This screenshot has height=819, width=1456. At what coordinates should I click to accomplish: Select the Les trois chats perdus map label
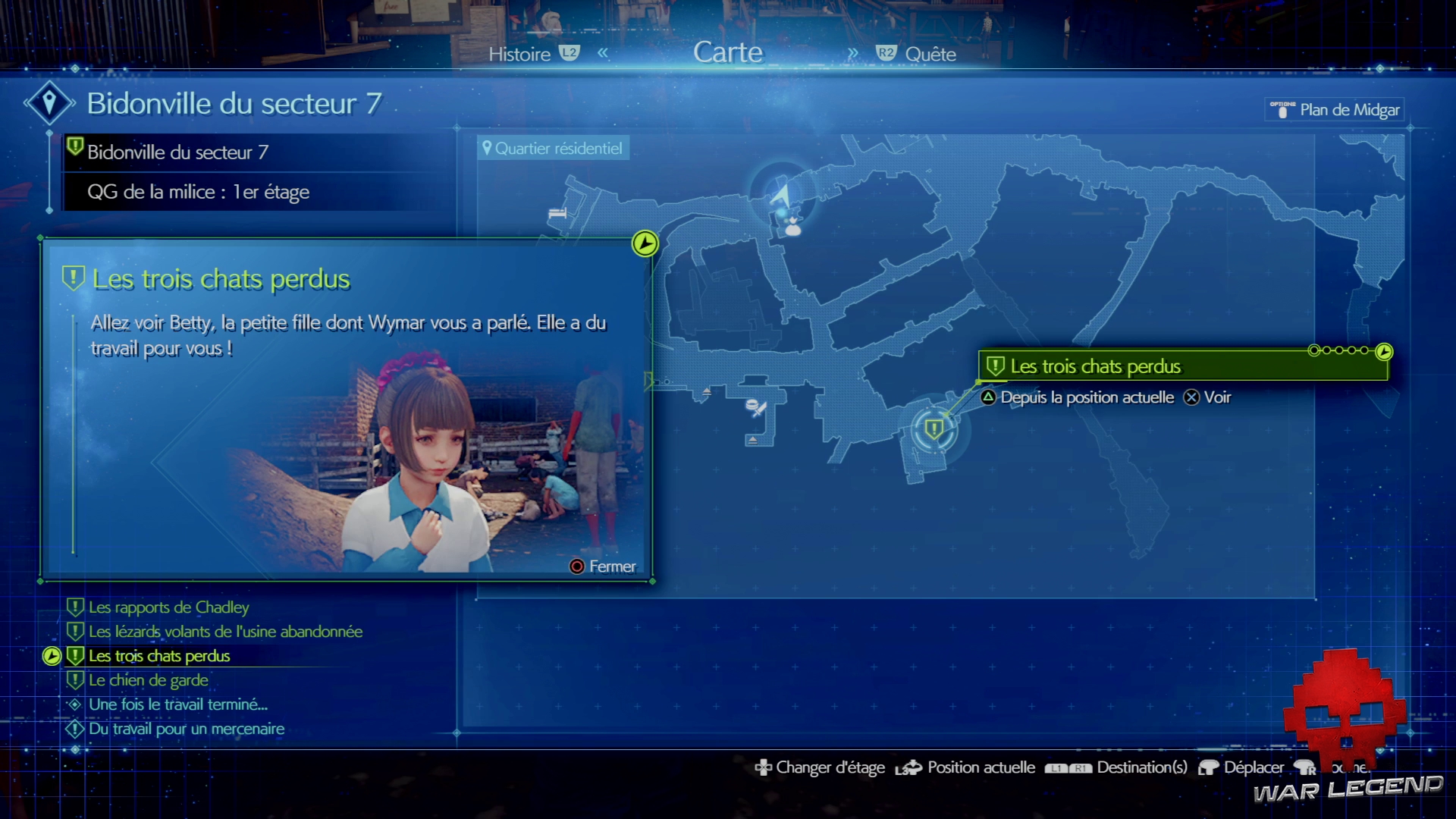click(x=1095, y=366)
